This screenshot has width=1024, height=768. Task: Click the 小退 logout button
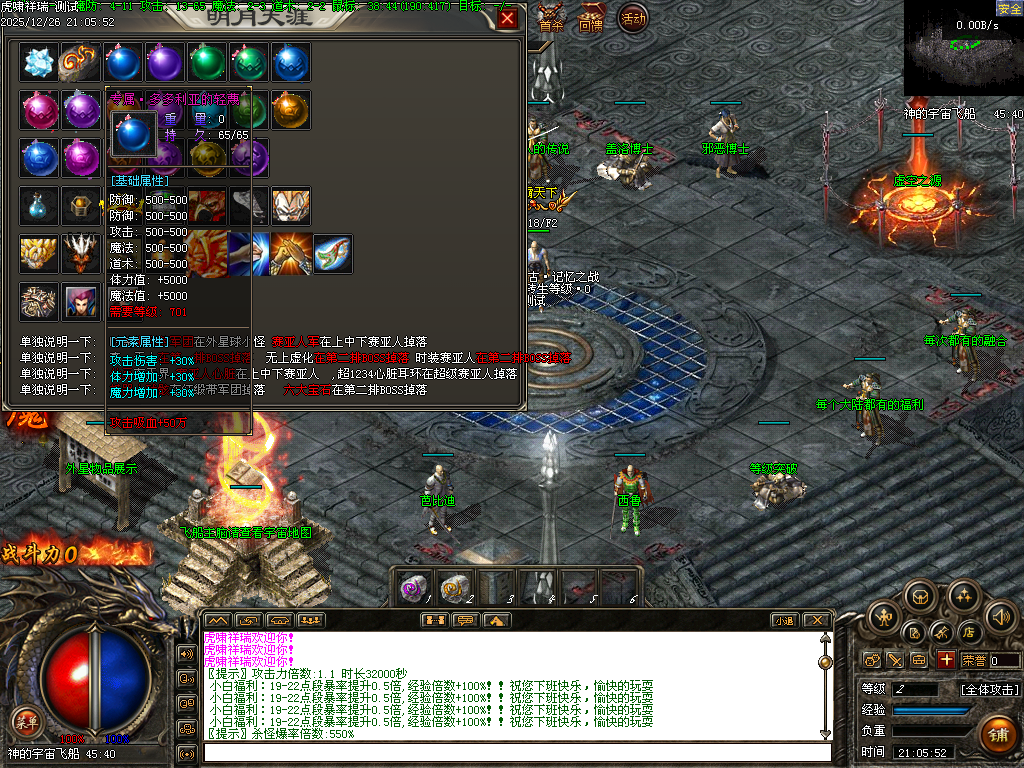[783, 620]
